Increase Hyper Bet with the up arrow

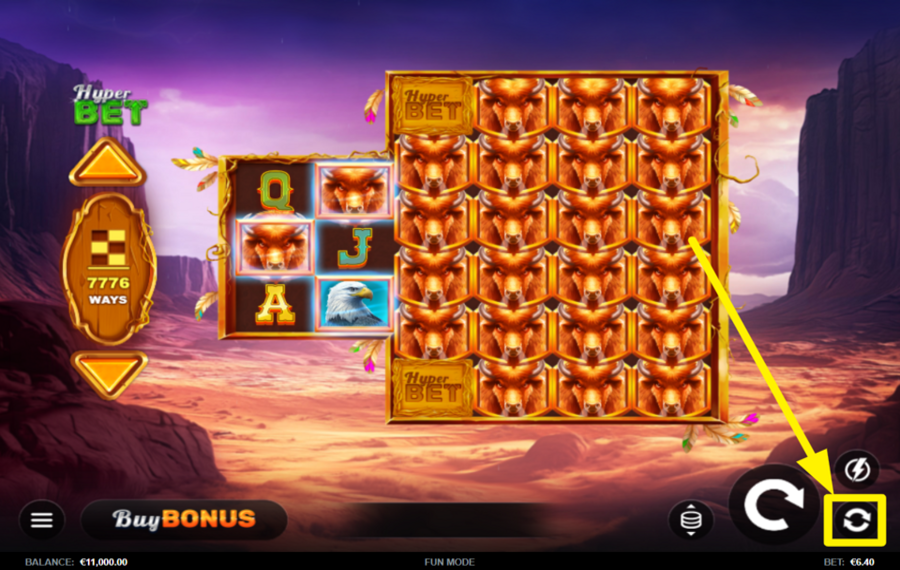pos(107,163)
